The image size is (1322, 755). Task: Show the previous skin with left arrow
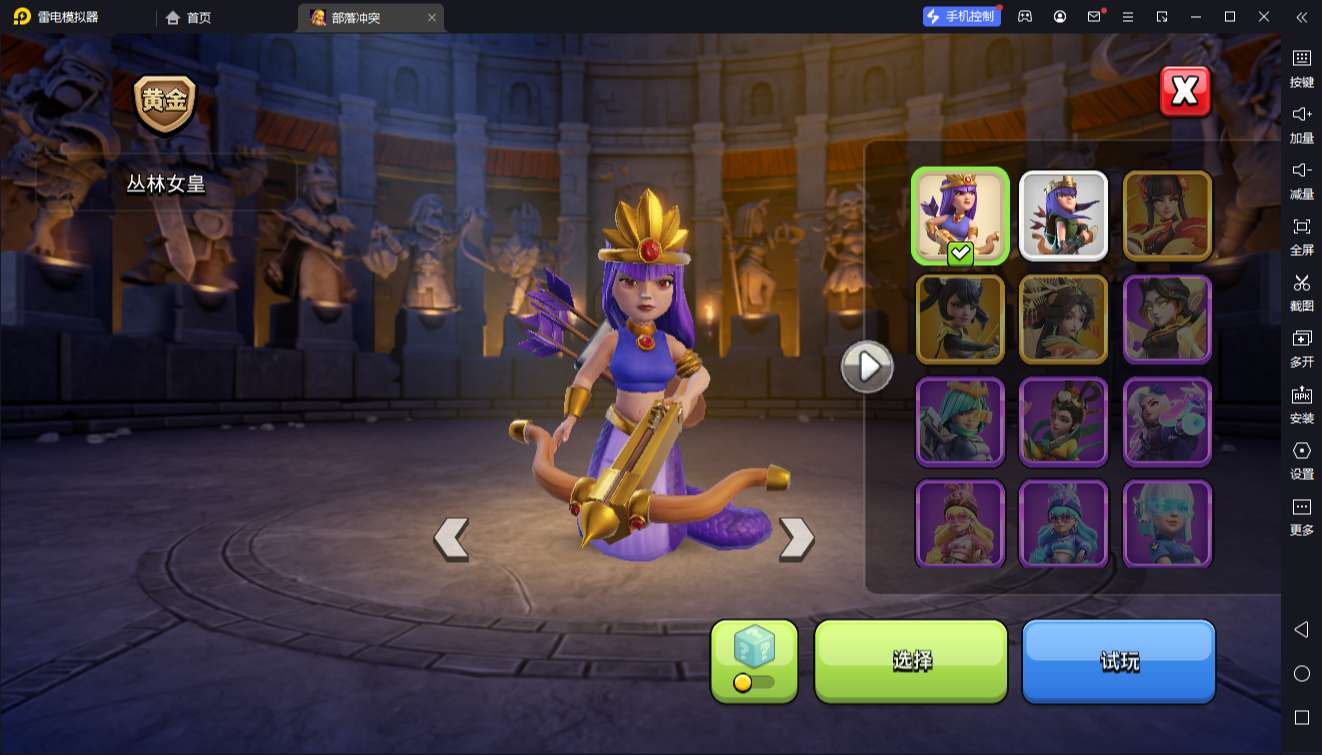[451, 538]
